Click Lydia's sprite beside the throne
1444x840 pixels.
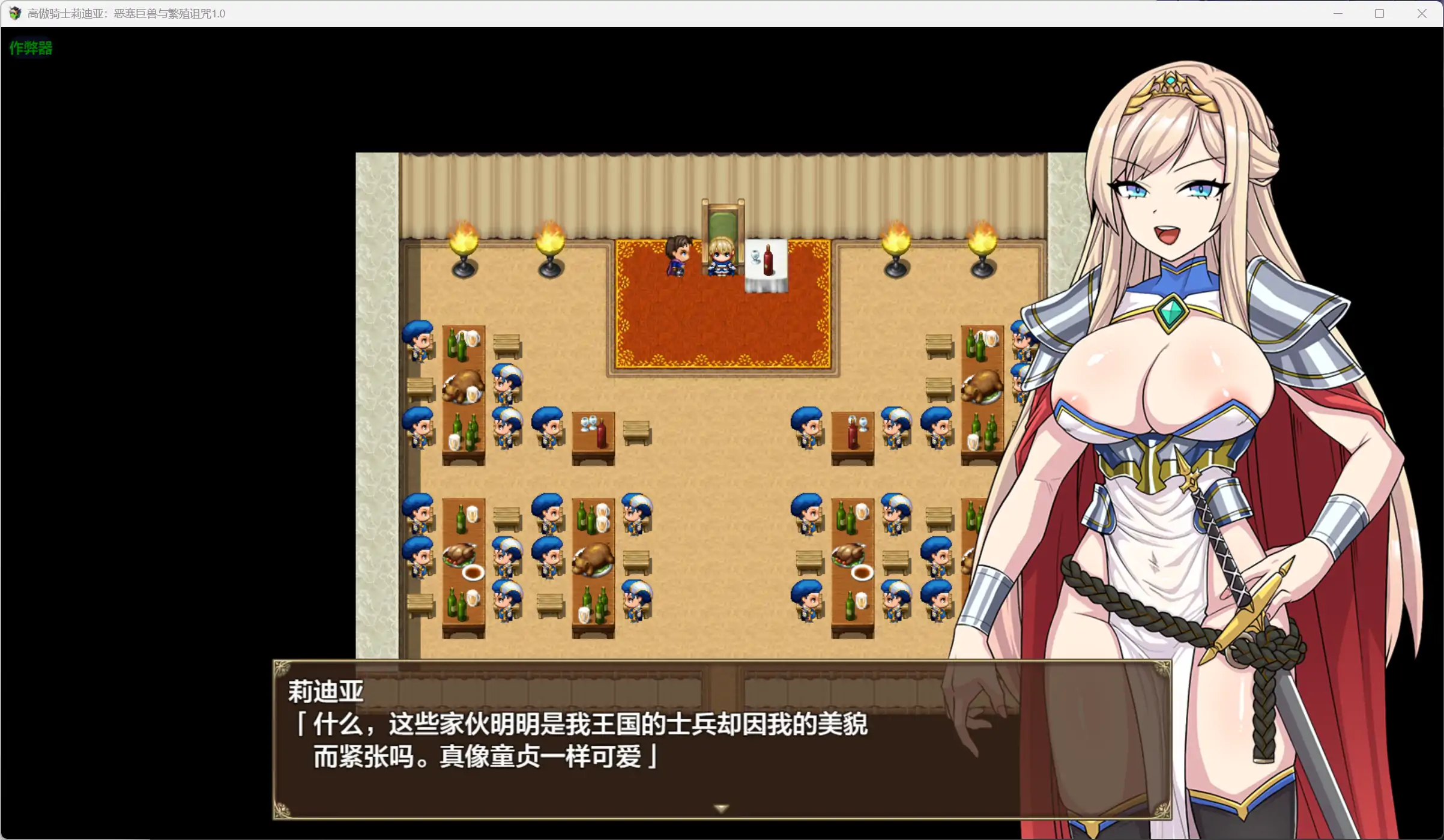[x=720, y=258]
